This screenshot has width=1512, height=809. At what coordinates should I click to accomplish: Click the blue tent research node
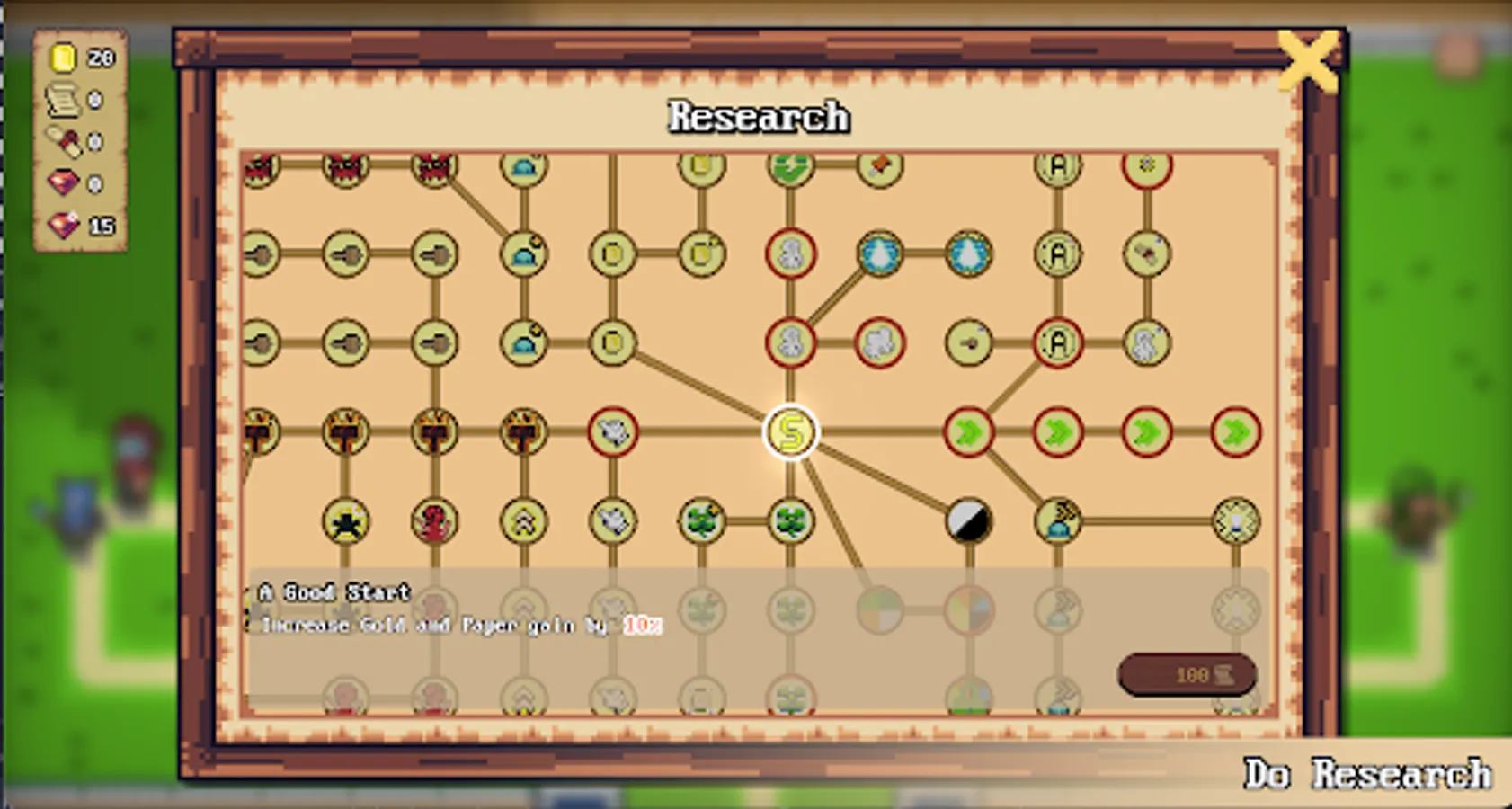click(523, 254)
